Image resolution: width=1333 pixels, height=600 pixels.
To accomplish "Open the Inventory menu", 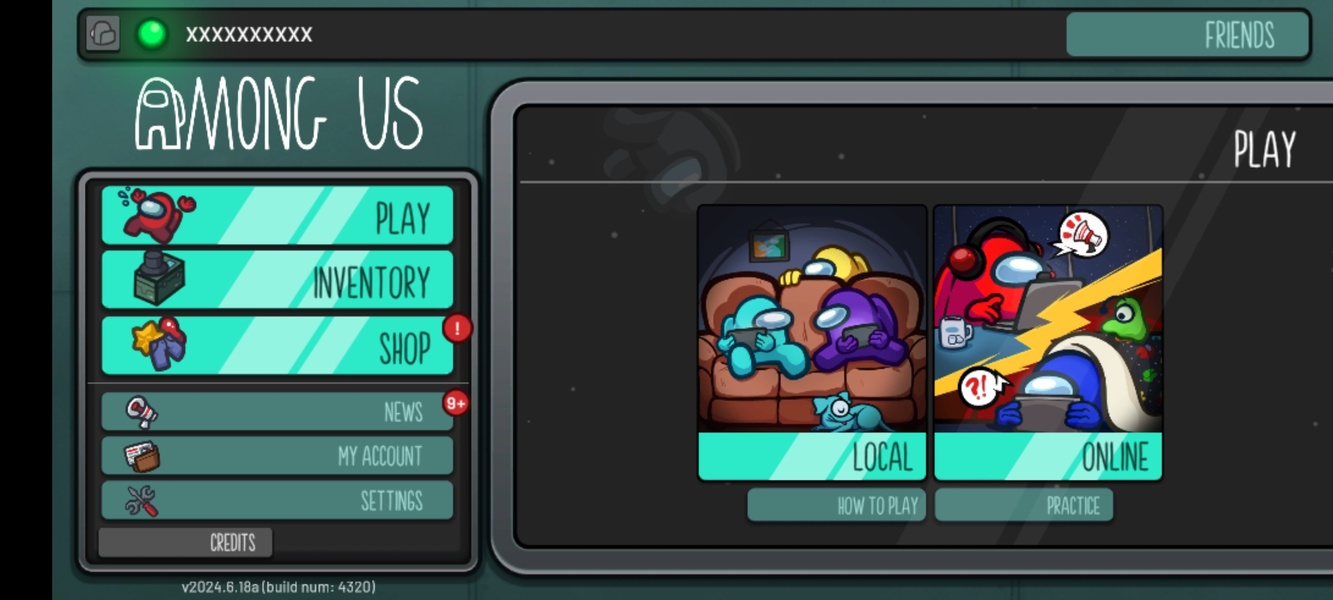I will tap(277, 280).
